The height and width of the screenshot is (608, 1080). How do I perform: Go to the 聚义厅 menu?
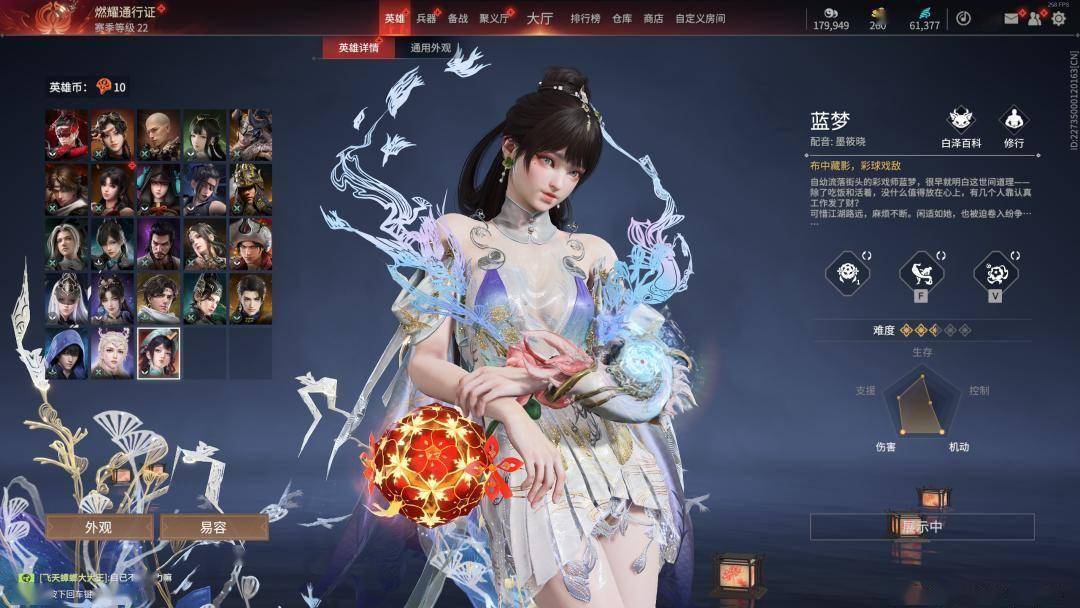494,18
